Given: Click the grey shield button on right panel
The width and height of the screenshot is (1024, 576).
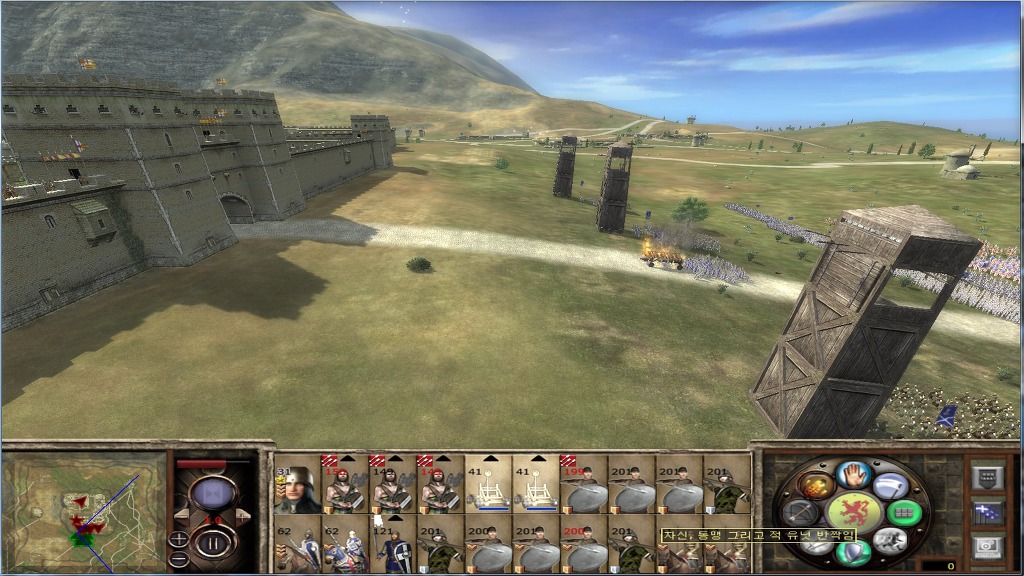Looking at the screenshot, I should point(988,478).
